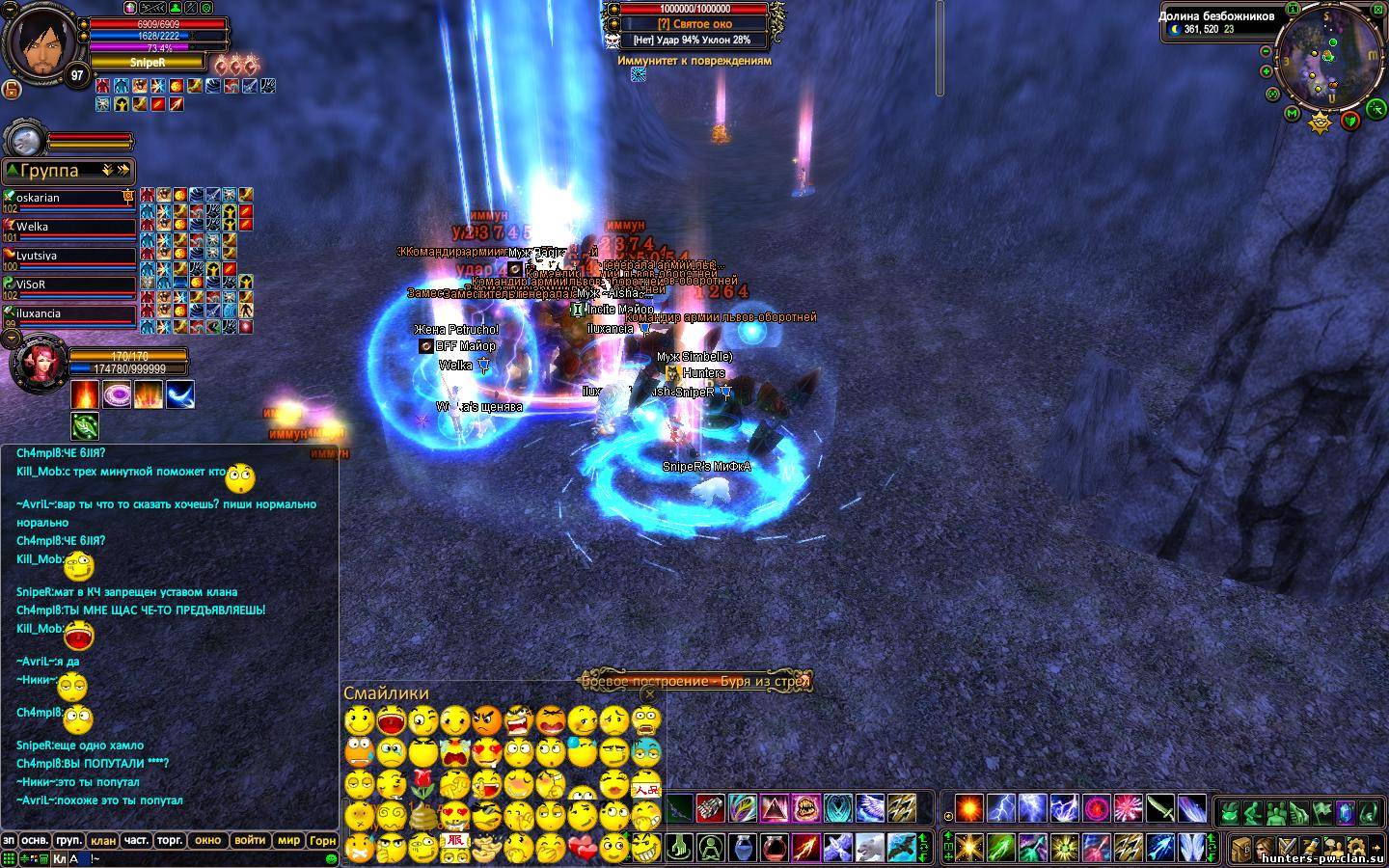The width and height of the screenshot is (1389, 868).
Task: Switch chat to the клан tab
Action: [102, 840]
